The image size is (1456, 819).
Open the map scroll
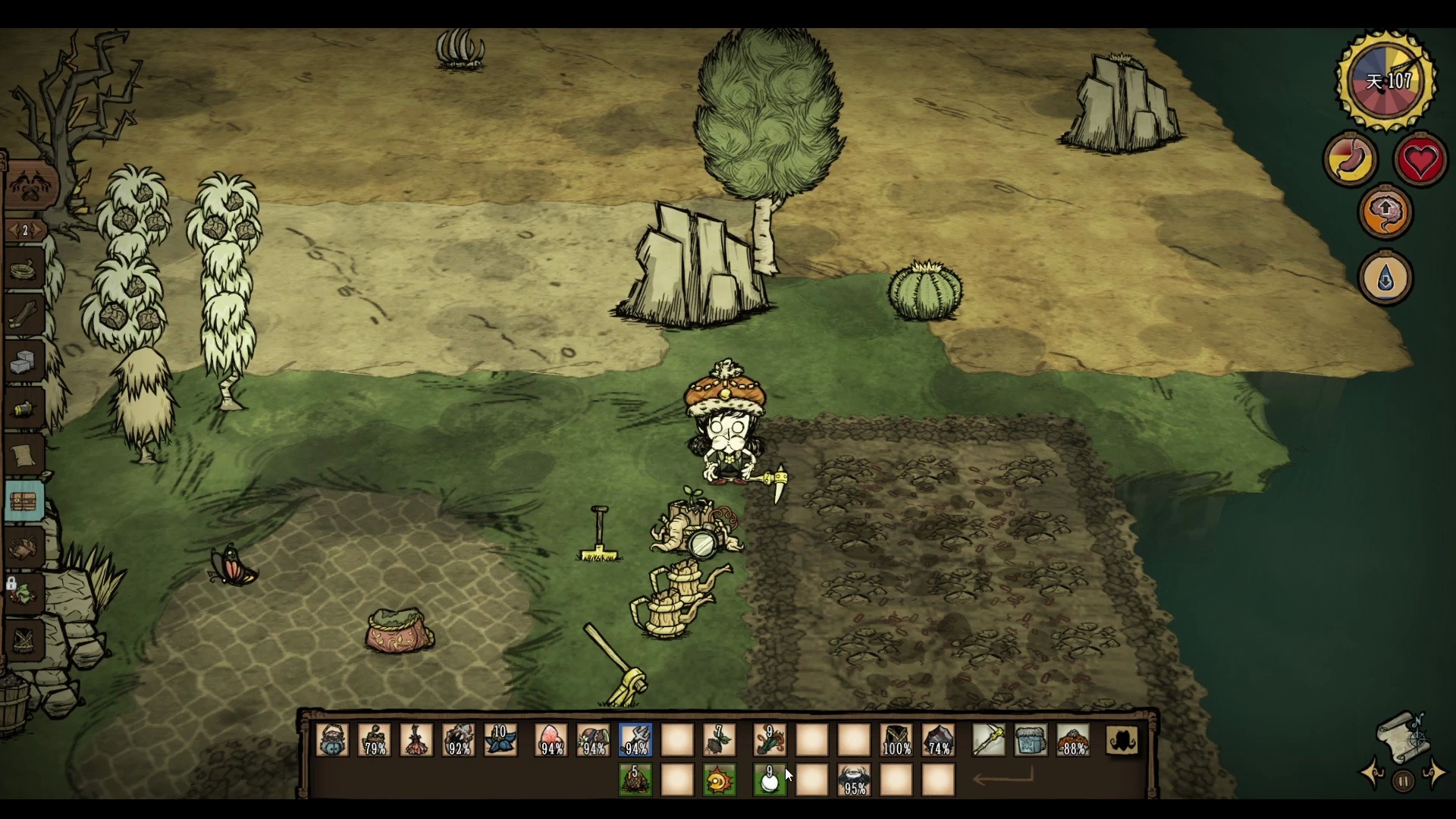tap(1403, 737)
